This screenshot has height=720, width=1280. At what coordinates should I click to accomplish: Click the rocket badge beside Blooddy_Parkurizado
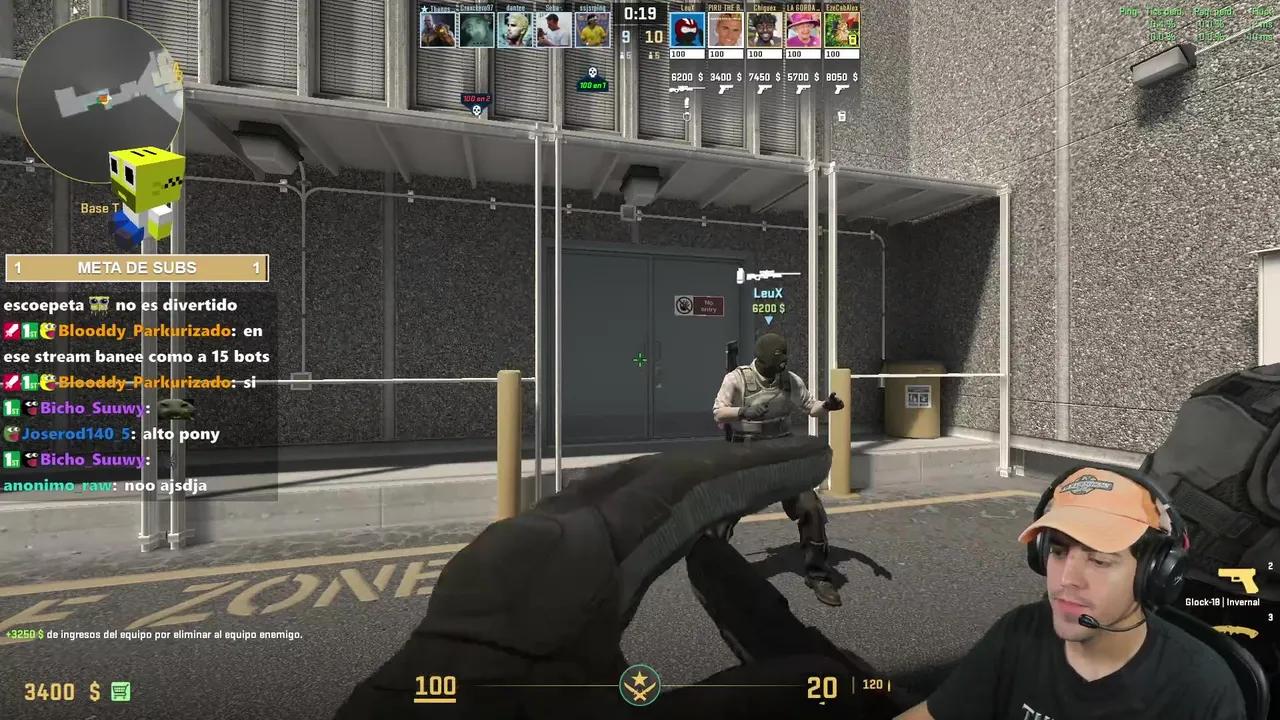(x=10, y=330)
